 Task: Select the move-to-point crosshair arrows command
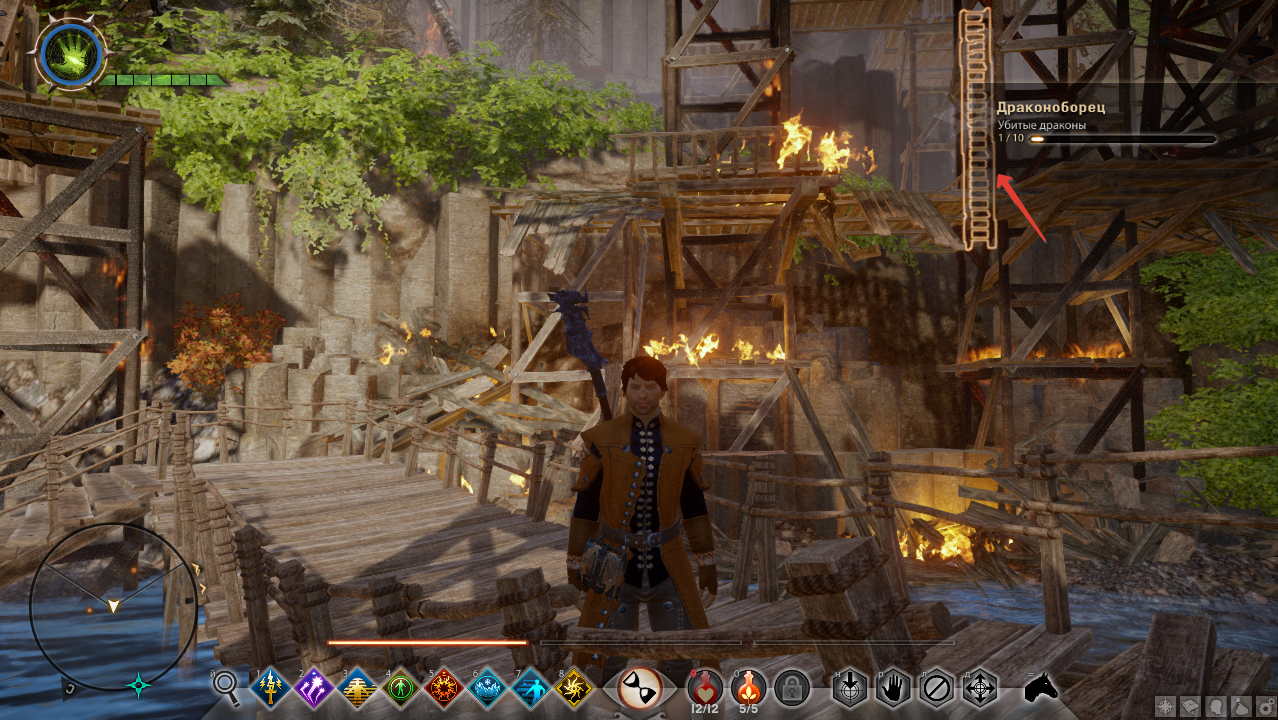(x=980, y=687)
